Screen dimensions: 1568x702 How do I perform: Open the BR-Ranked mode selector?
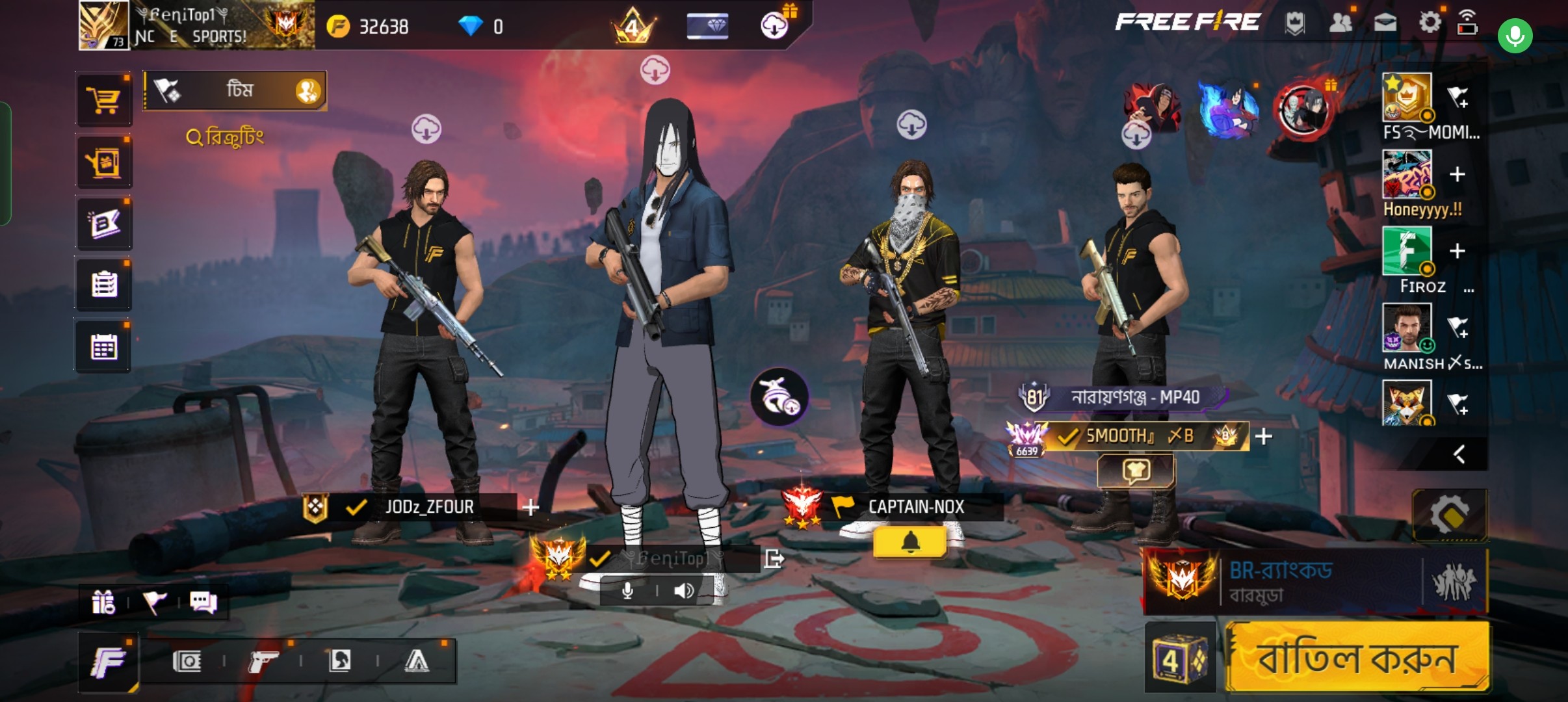click(1316, 582)
